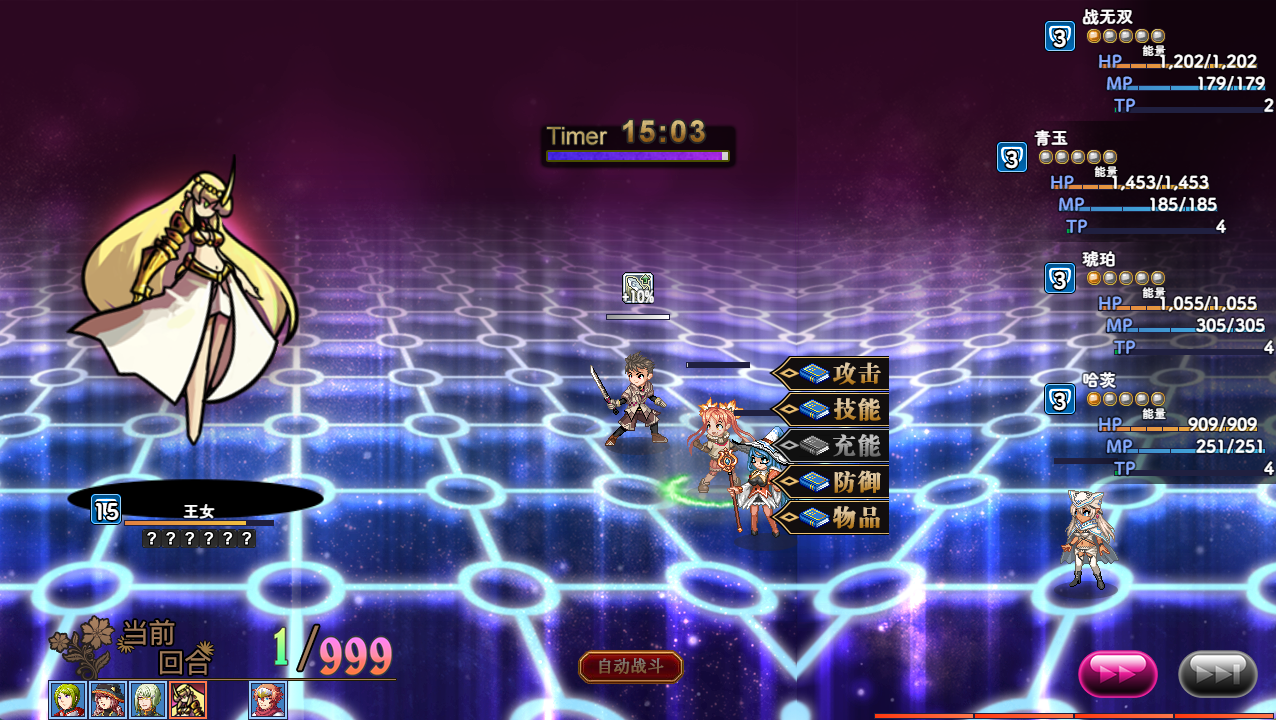The height and width of the screenshot is (720, 1276).
Task: Select 哈荧 party status panel
Action: 1160,425
